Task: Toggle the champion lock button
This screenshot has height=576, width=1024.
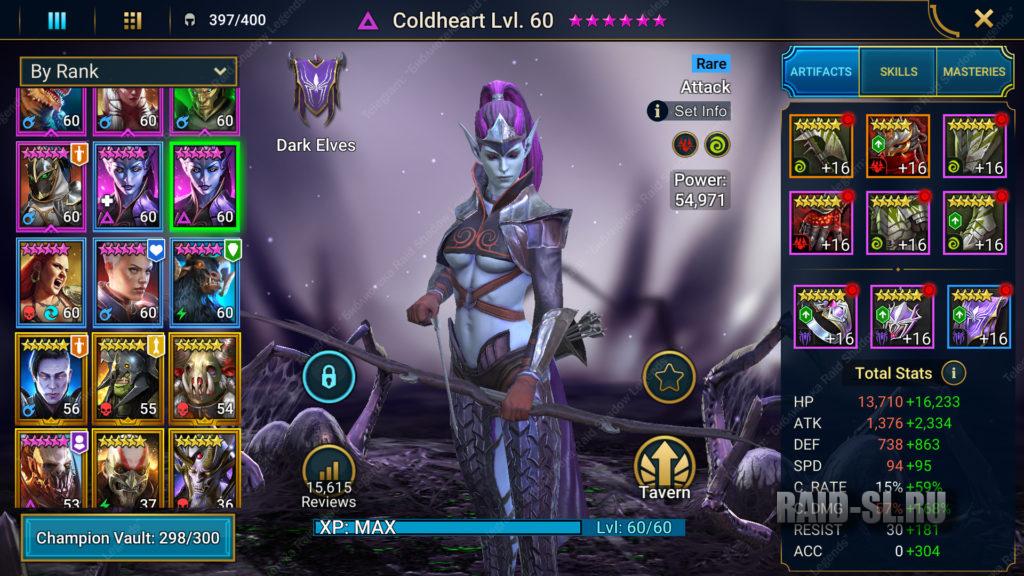Action: click(x=328, y=376)
